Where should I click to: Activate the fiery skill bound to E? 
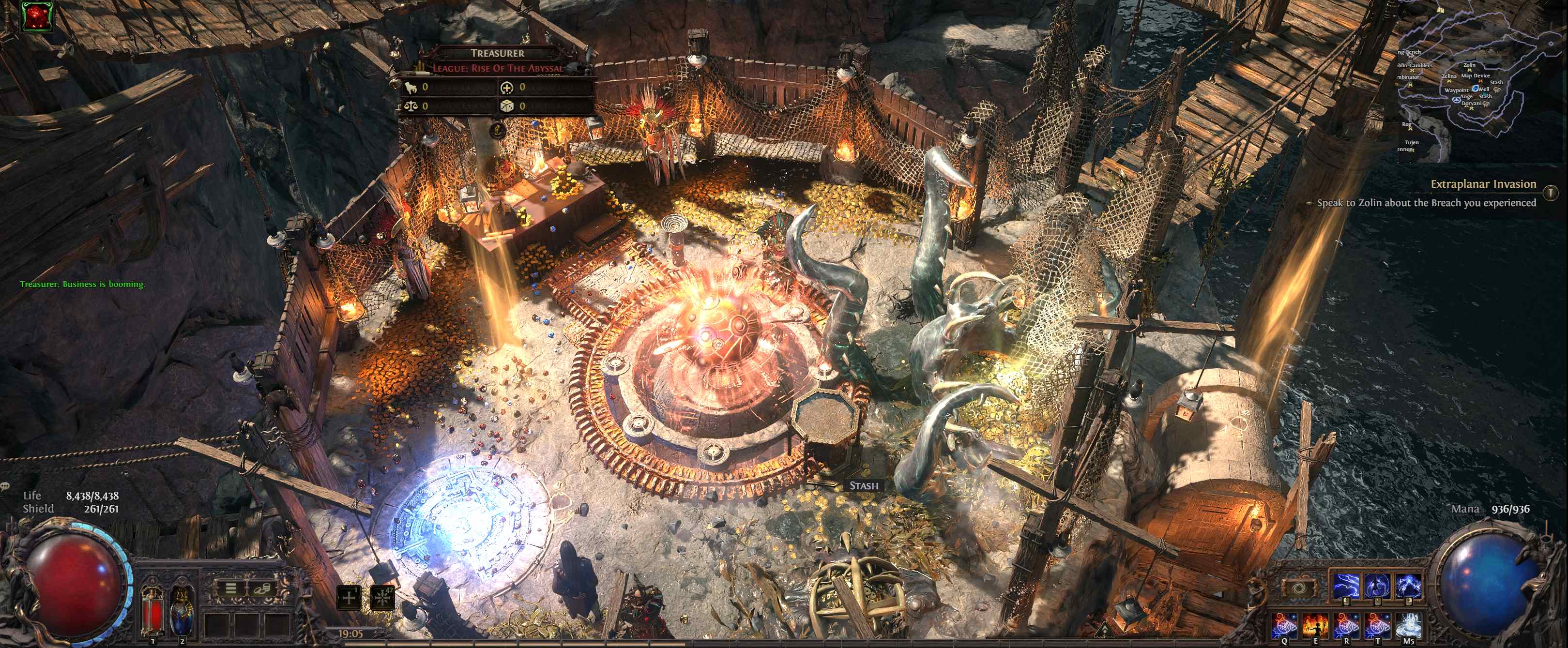pyautogui.click(x=1315, y=625)
